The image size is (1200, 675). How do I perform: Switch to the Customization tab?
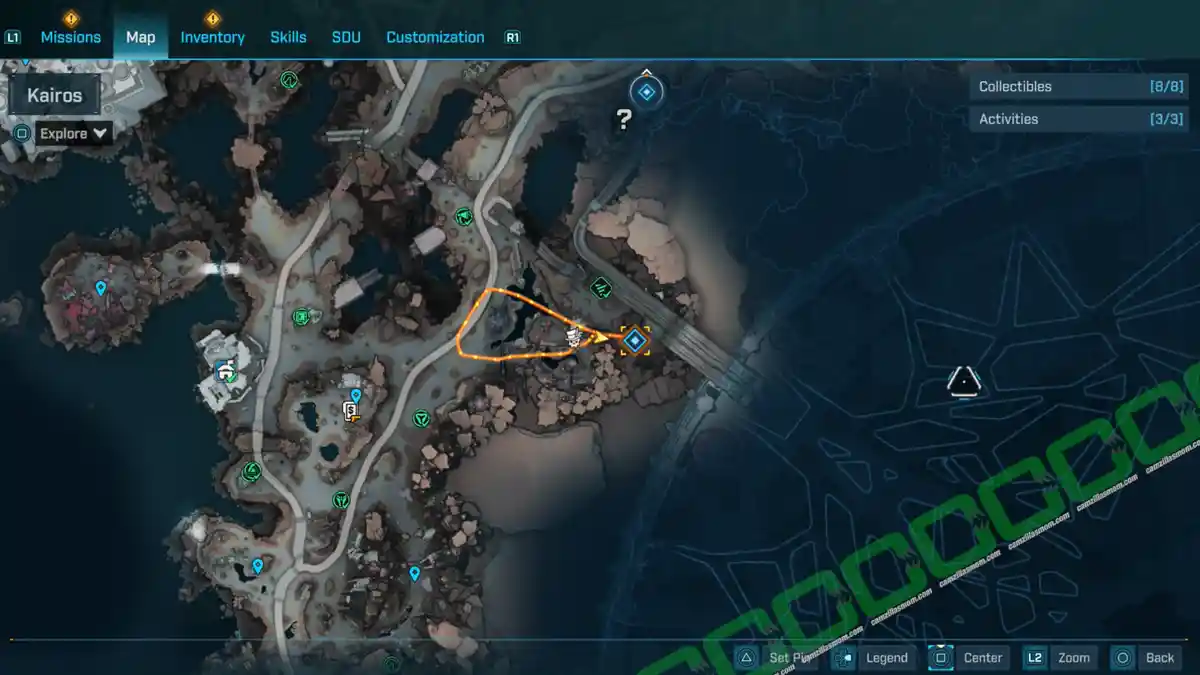pyautogui.click(x=435, y=37)
